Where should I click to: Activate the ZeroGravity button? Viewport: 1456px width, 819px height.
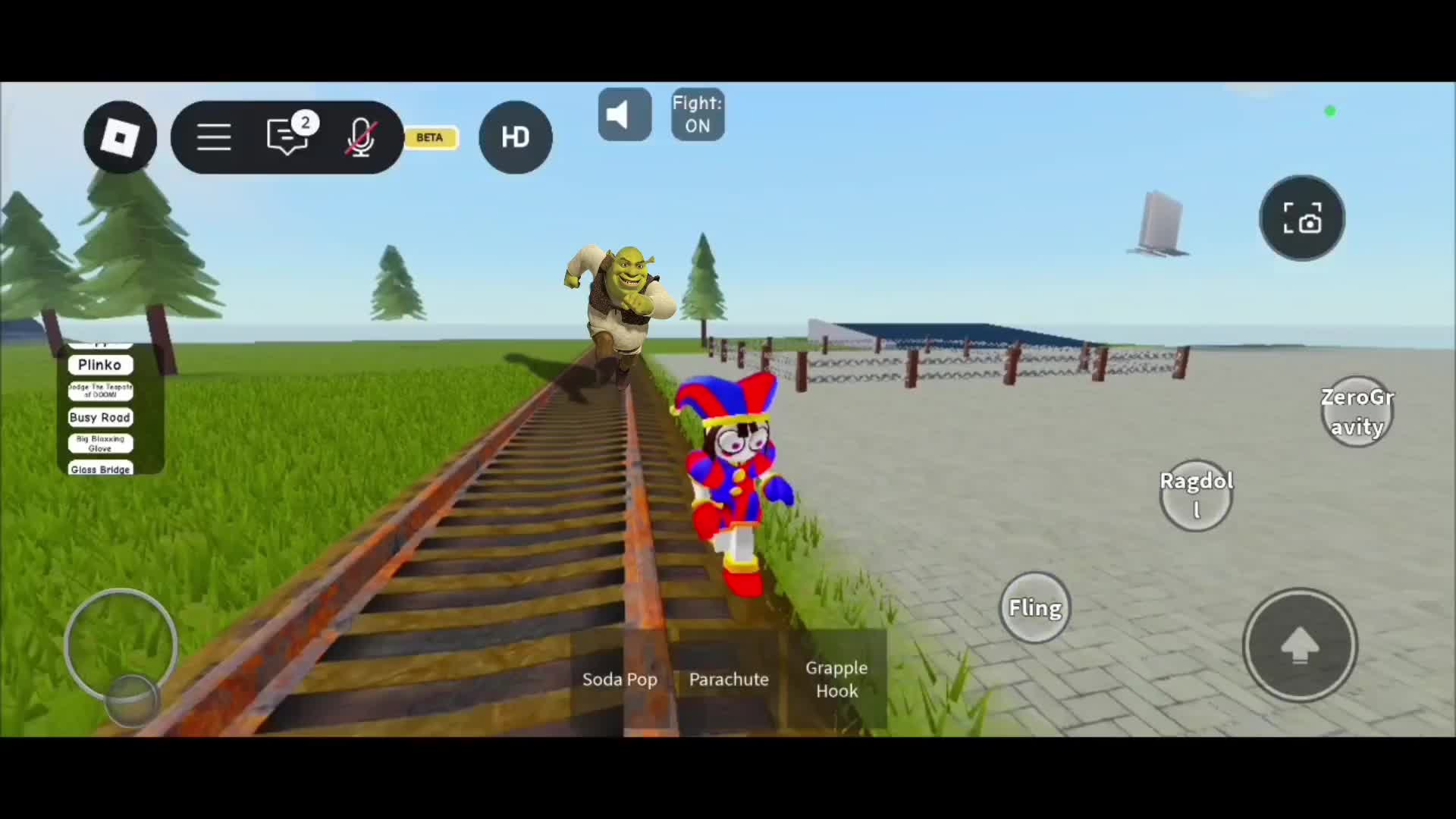coord(1357,412)
